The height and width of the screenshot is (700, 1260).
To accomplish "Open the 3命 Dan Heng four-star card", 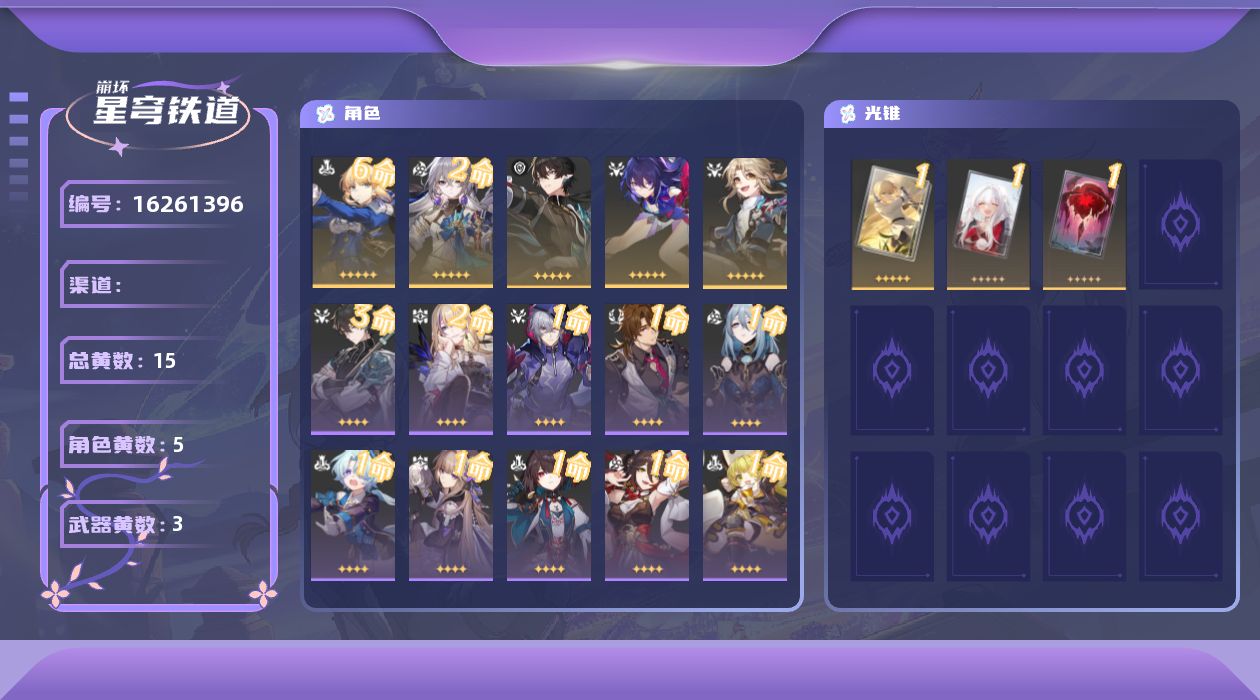I will [353, 370].
